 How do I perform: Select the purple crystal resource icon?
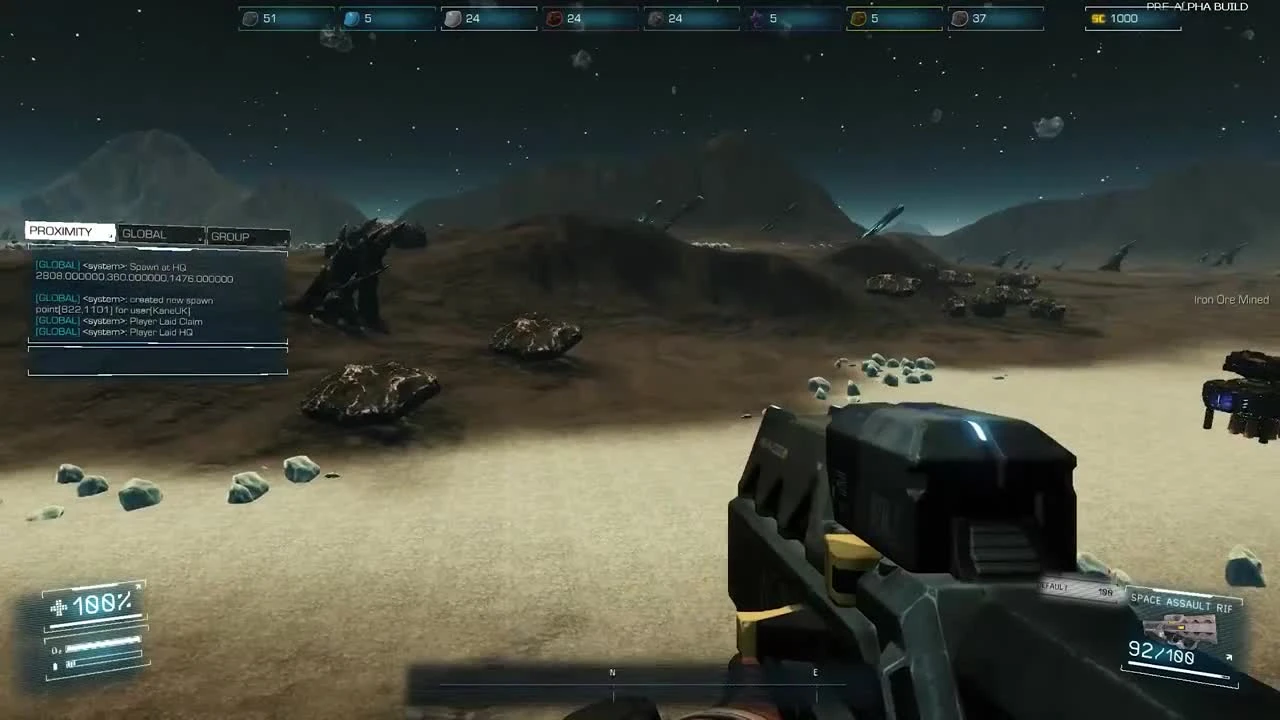757,18
